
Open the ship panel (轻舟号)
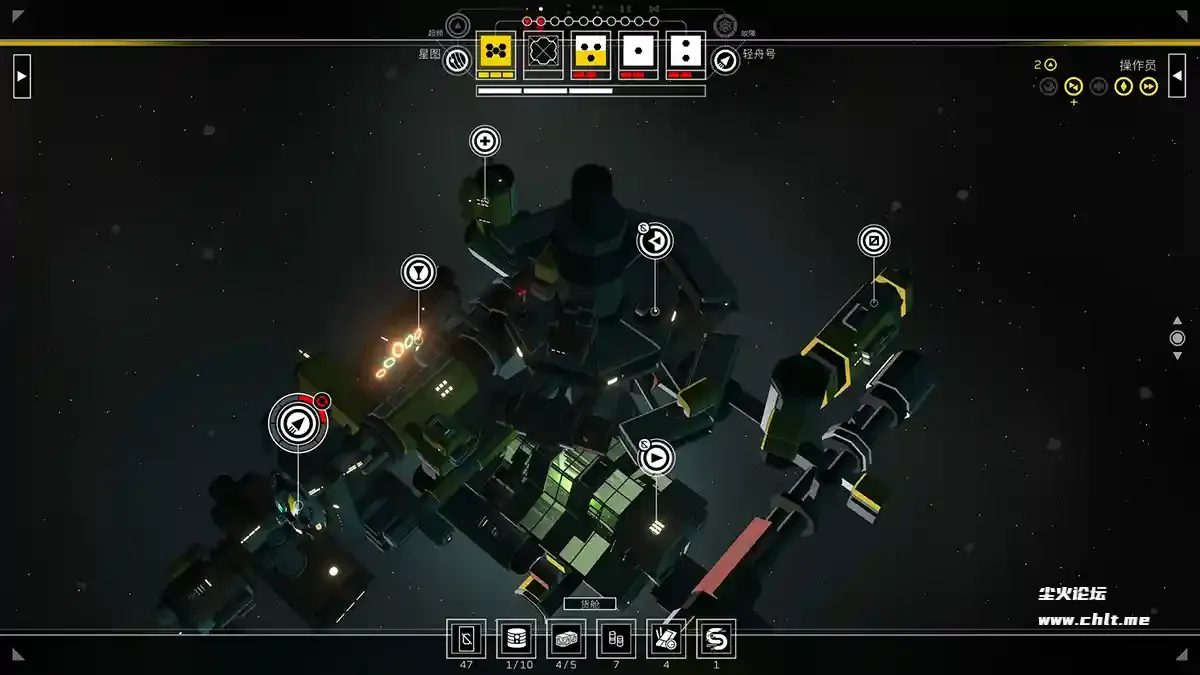tap(725, 61)
